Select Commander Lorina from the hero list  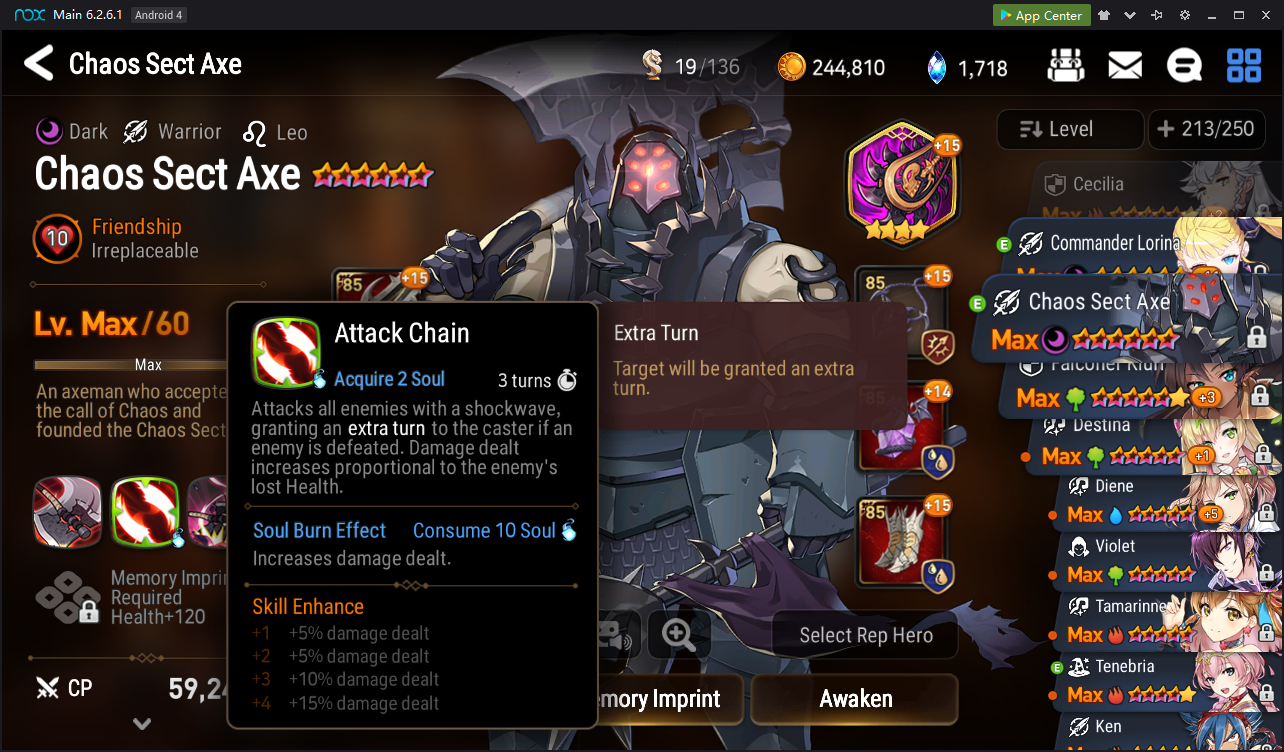click(1110, 244)
